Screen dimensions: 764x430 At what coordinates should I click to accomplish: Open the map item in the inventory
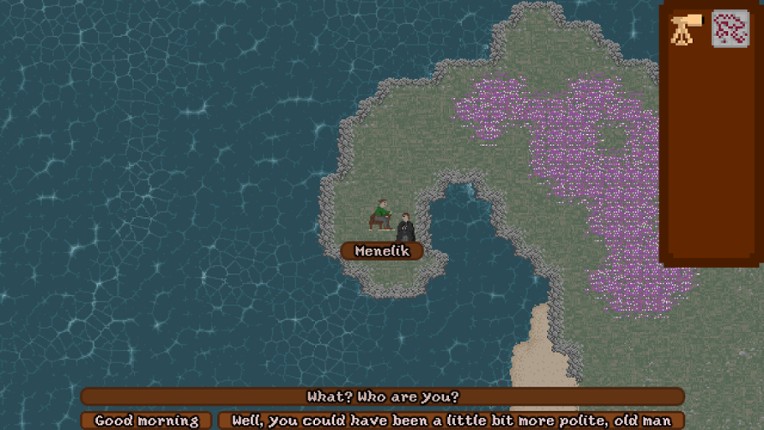pos(730,29)
